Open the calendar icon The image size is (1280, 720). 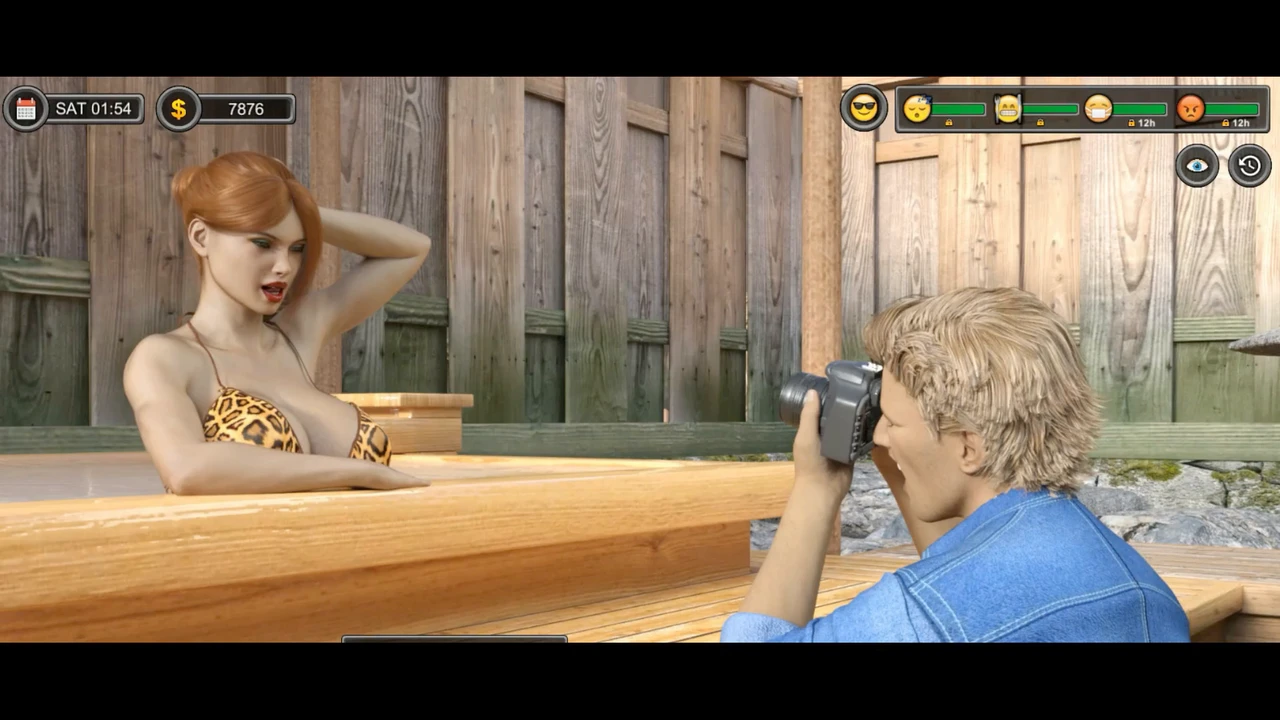(26, 109)
